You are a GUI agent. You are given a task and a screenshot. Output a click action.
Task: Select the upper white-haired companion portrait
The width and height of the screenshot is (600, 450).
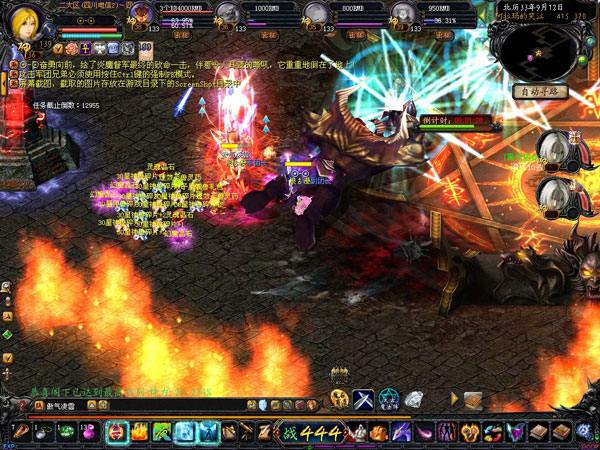(553, 149)
